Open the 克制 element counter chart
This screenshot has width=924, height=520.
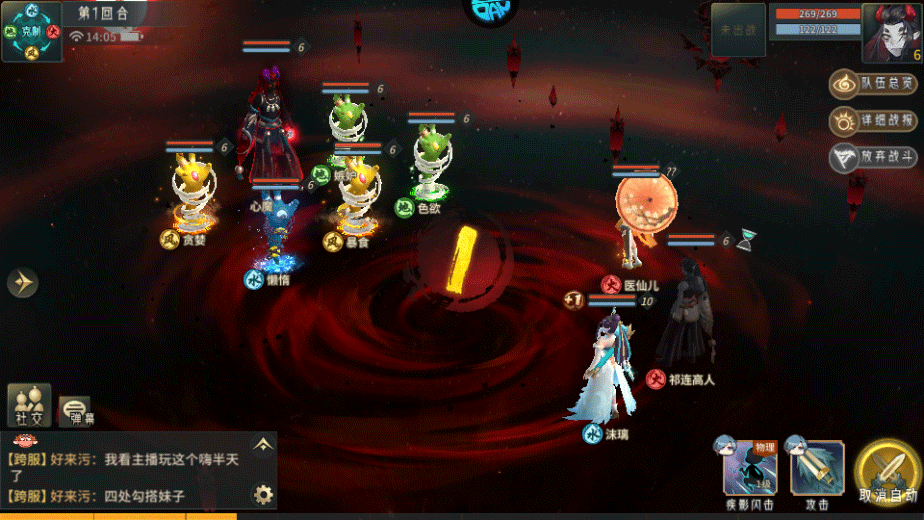pos(31,30)
